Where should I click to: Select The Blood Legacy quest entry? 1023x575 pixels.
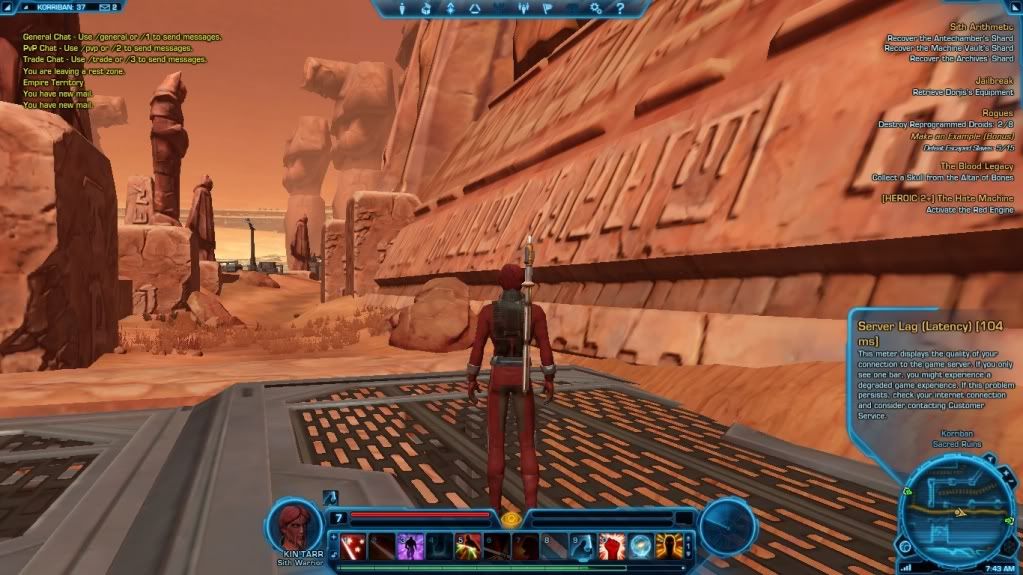point(976,165)
